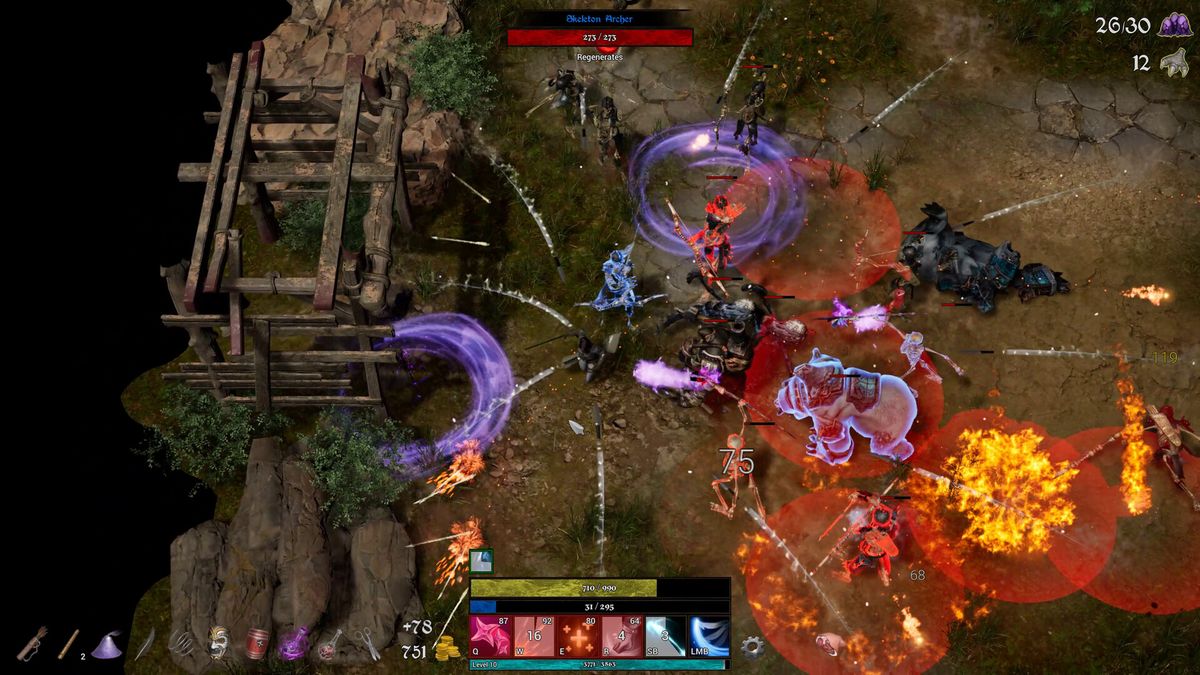This screenshot has height=675, width=1200.
Task: Open settings with the gear icon
Action: tap(752, 646)
